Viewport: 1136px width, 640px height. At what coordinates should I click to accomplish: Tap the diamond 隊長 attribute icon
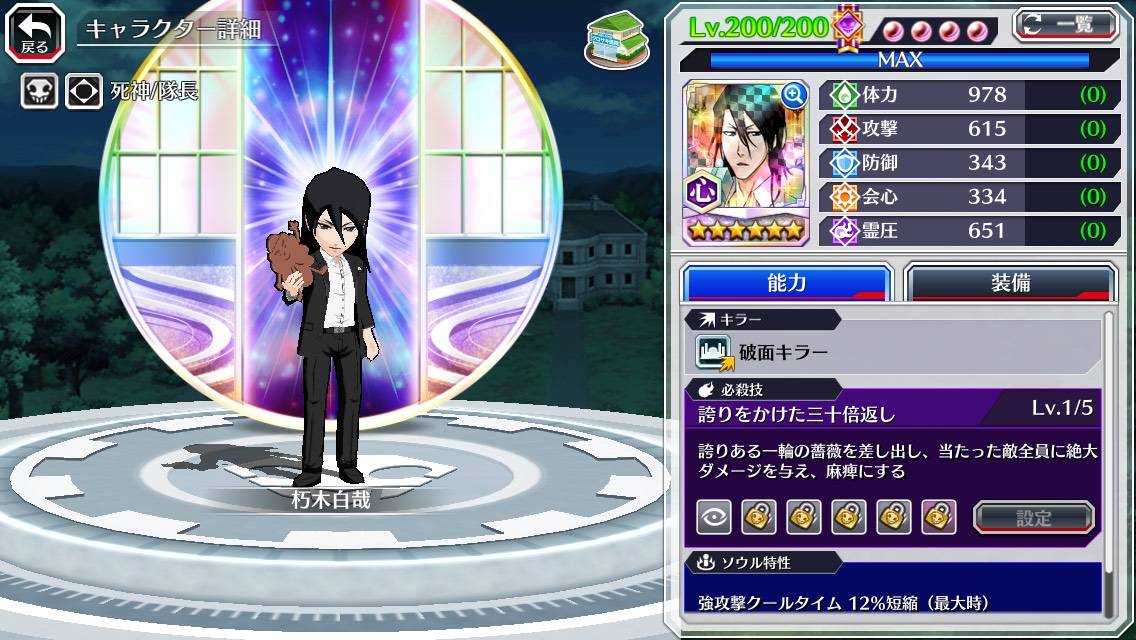84,92
